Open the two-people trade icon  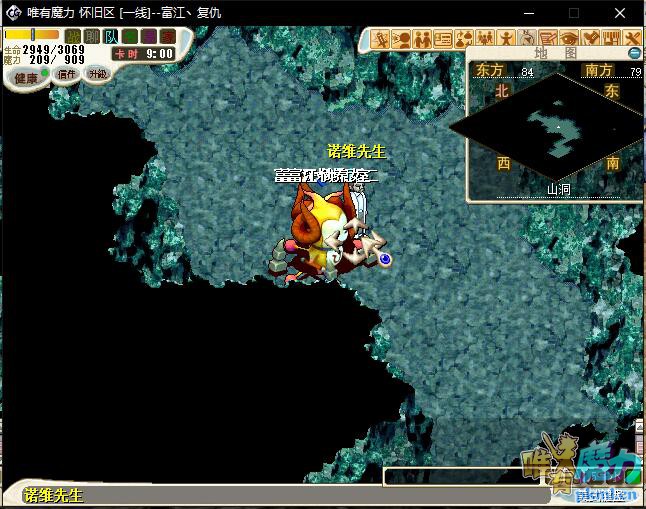pos(422,39)
